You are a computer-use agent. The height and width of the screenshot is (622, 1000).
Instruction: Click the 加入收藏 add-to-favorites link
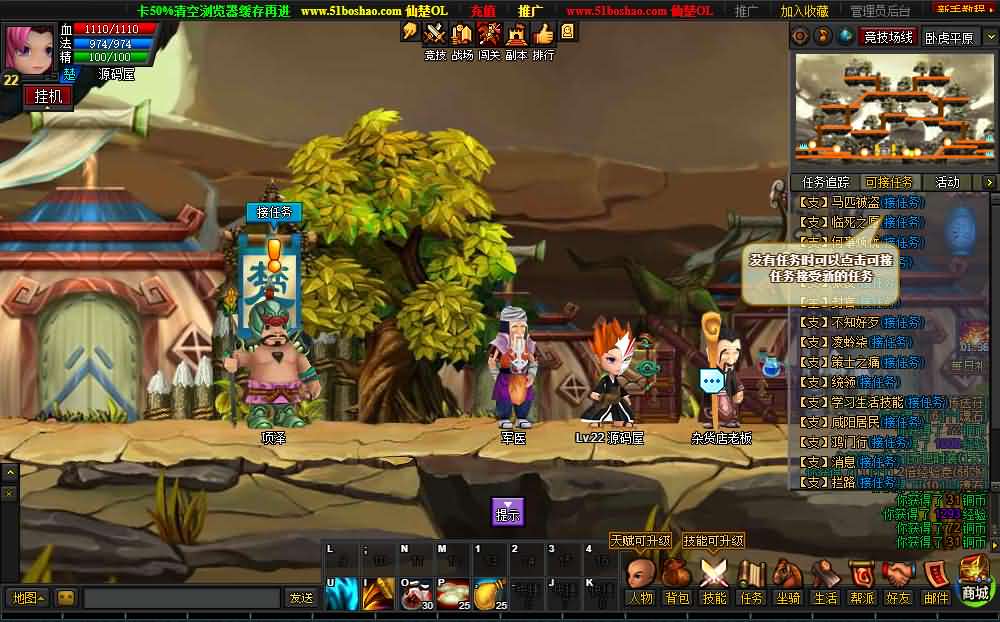[804, 11]
